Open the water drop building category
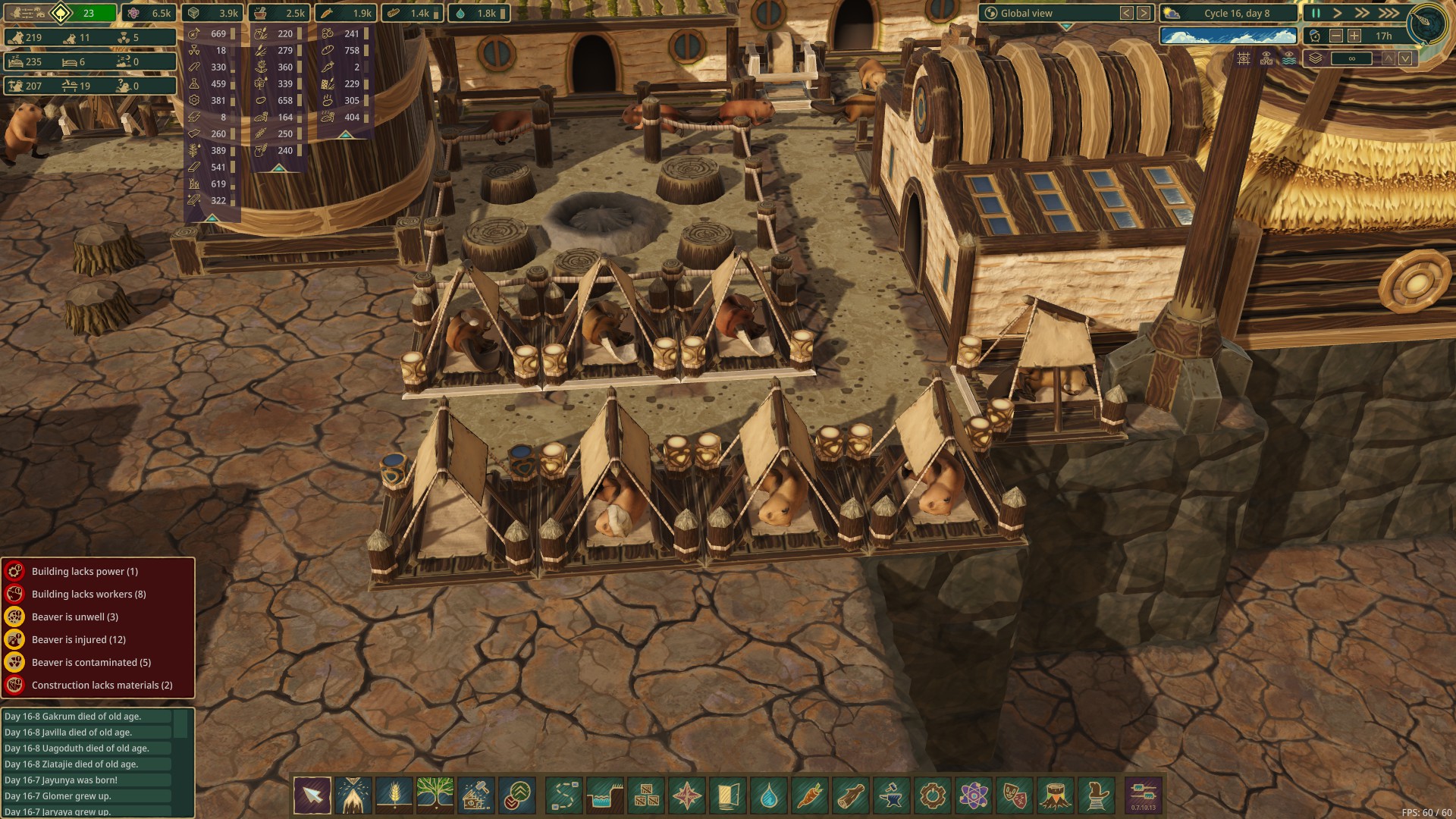The image size is (1456, 819). (x=769, y=795)
